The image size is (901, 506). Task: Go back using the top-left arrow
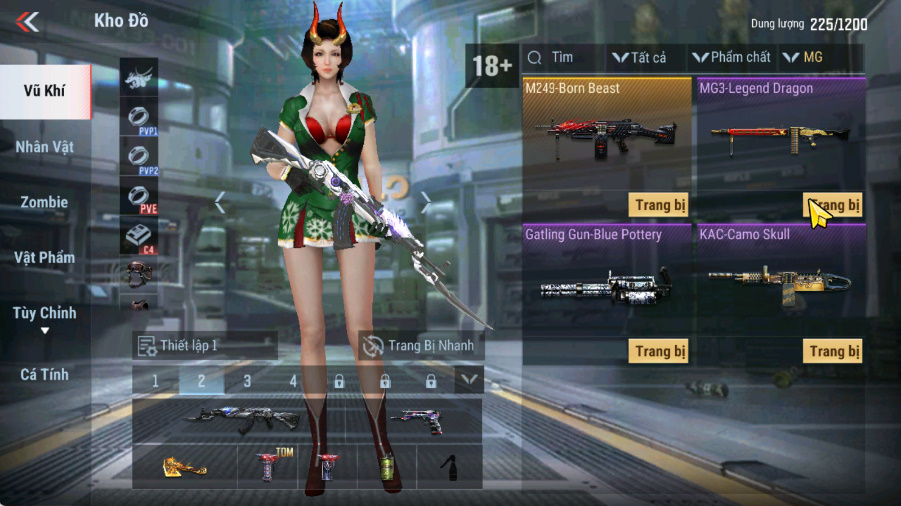(28, 21)
